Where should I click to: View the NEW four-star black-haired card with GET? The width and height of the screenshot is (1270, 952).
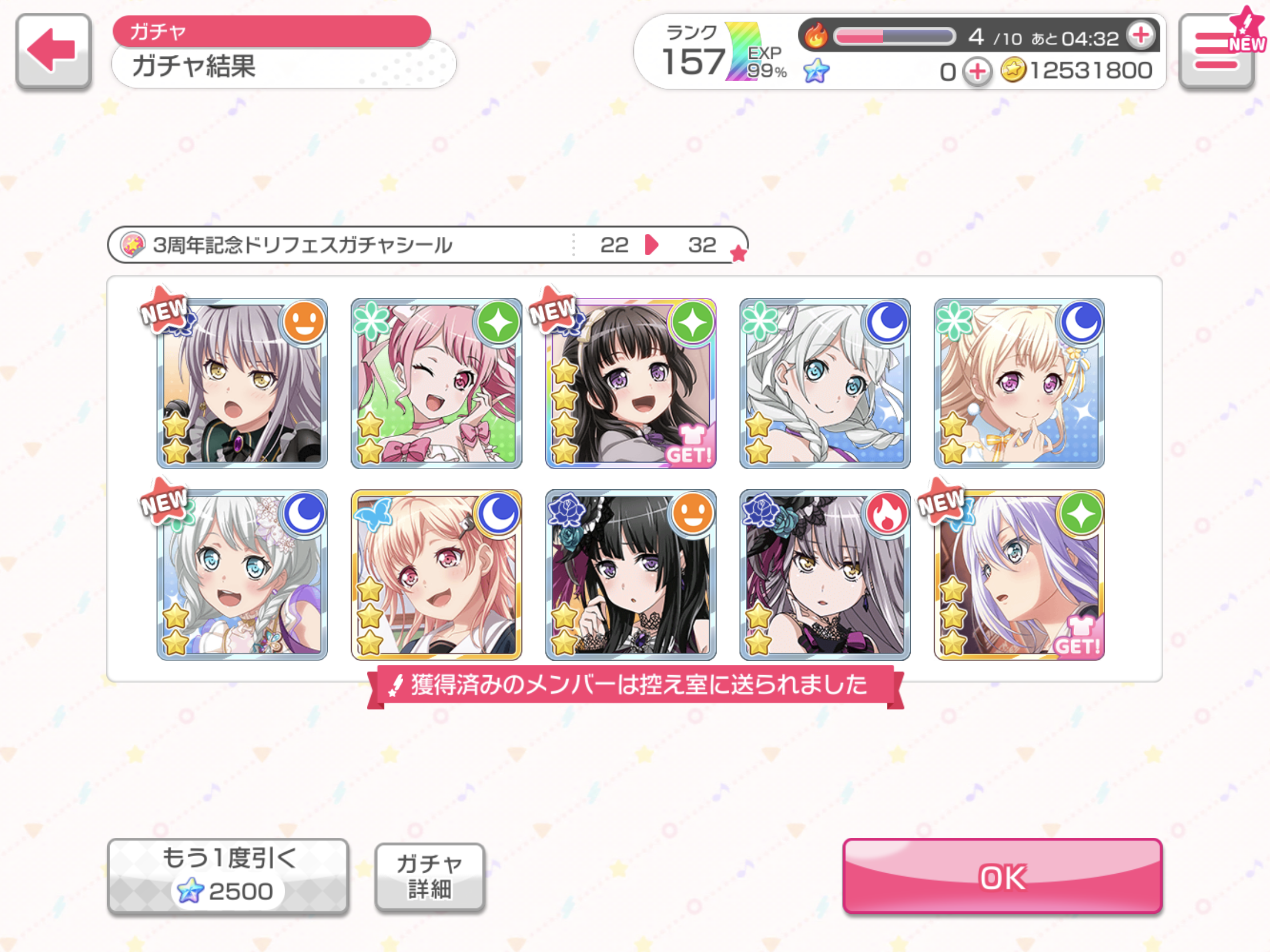[x=630, y=384]
